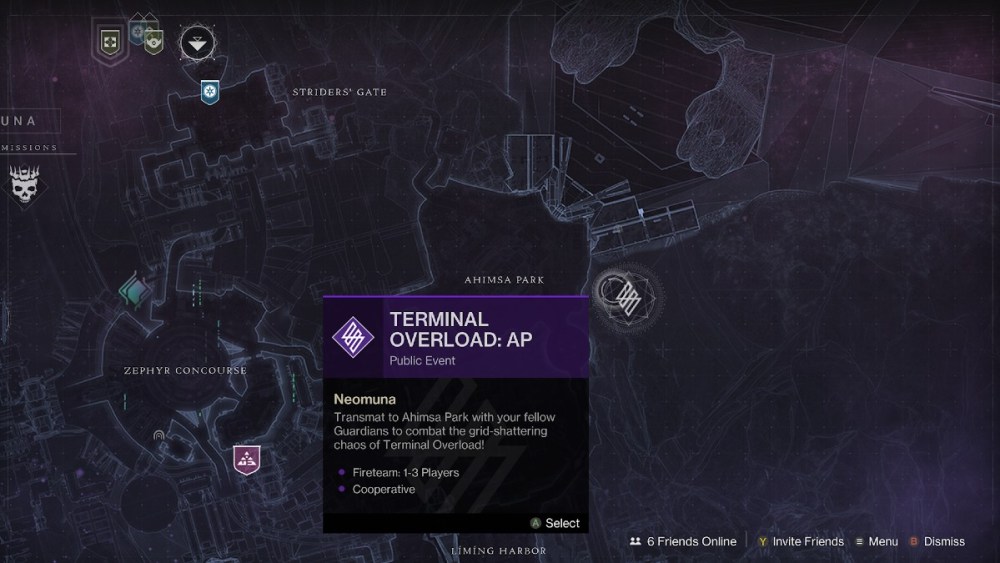The image size is (1000, 563).
Task: Click the small arch marker near Zephyr Concourse
Action: click(x=159, y=436)
